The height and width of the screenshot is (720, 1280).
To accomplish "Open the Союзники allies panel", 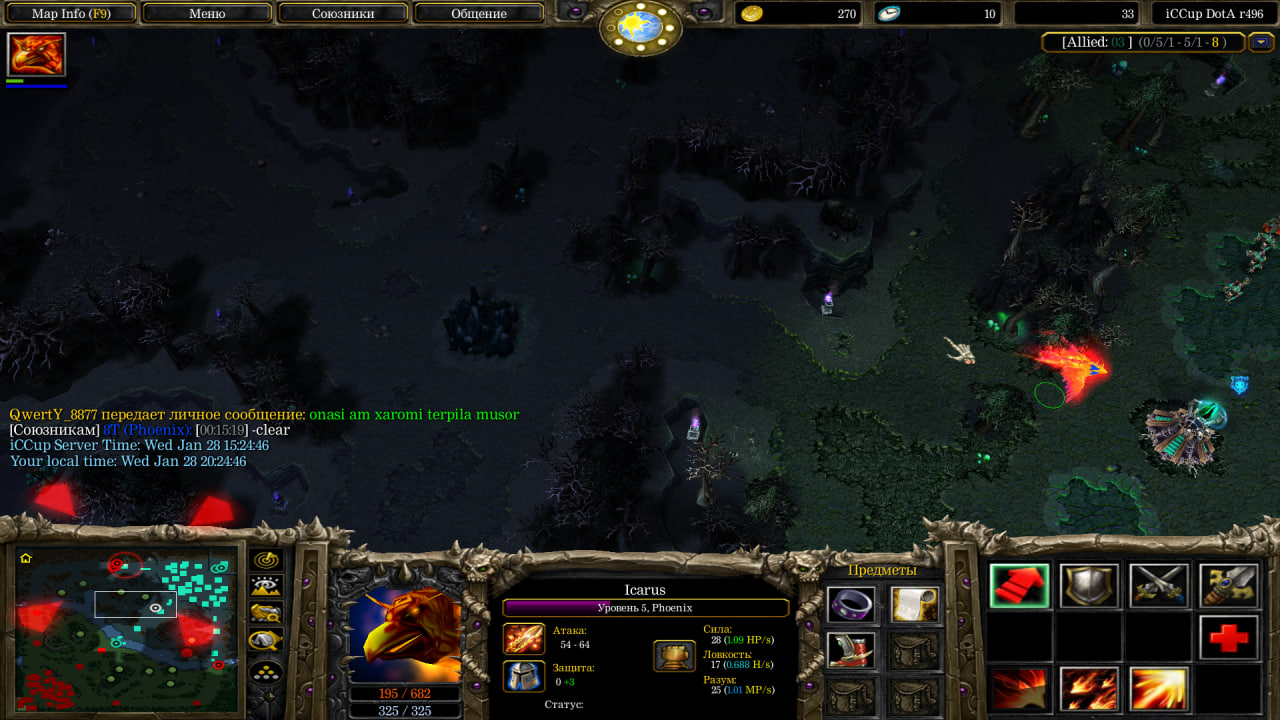I will click(x=343, y=13).
